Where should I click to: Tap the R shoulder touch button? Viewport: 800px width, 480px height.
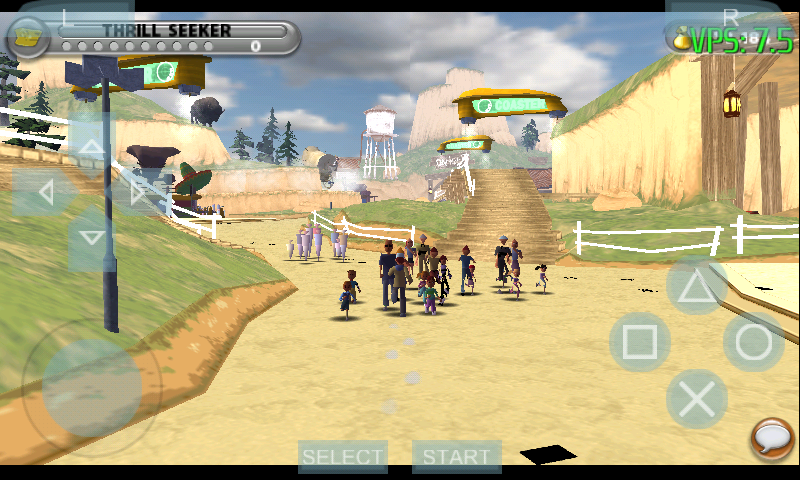pyautogui.click(x=730, y=16)
